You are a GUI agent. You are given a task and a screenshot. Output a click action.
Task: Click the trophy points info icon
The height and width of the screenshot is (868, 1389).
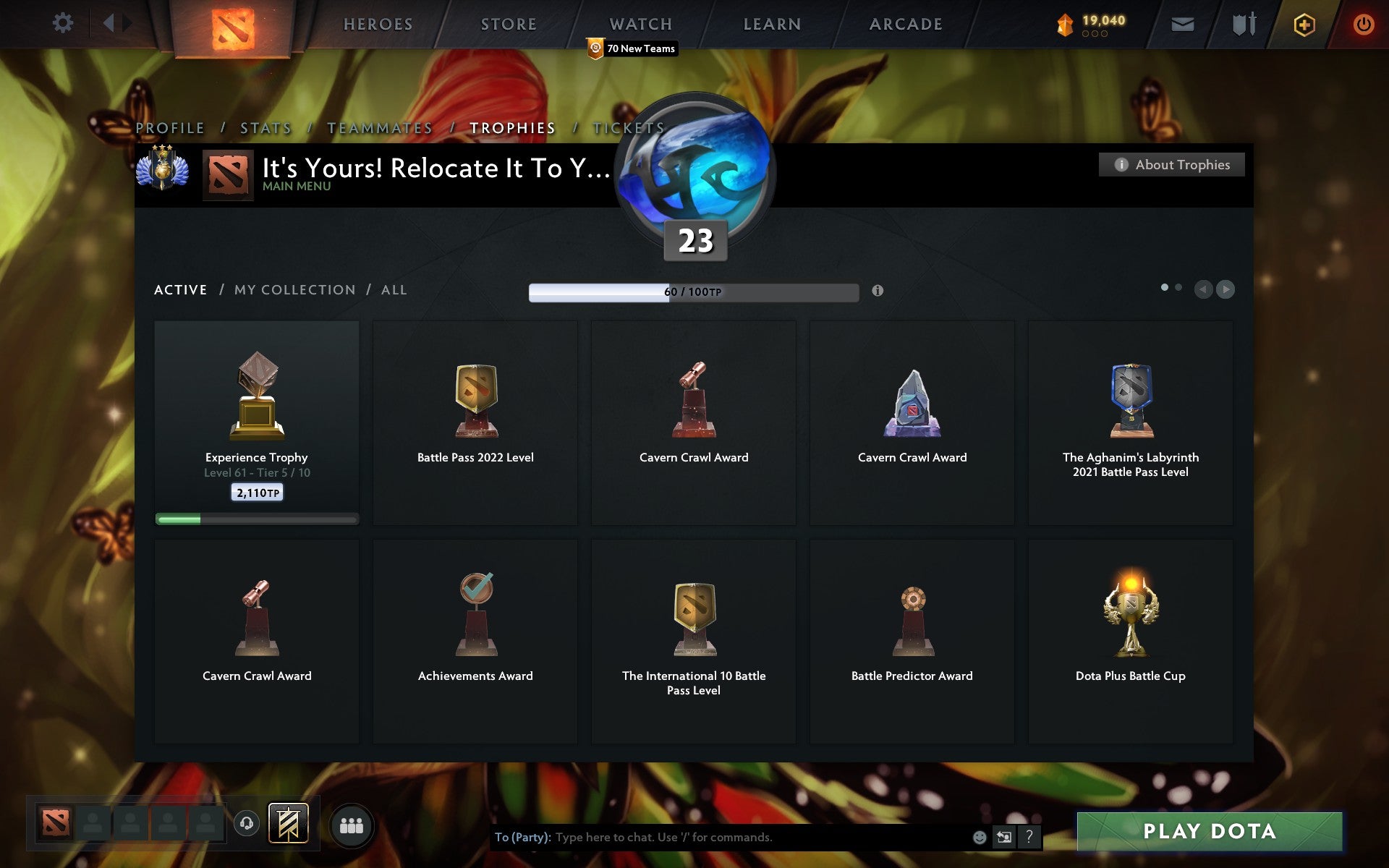878,292
